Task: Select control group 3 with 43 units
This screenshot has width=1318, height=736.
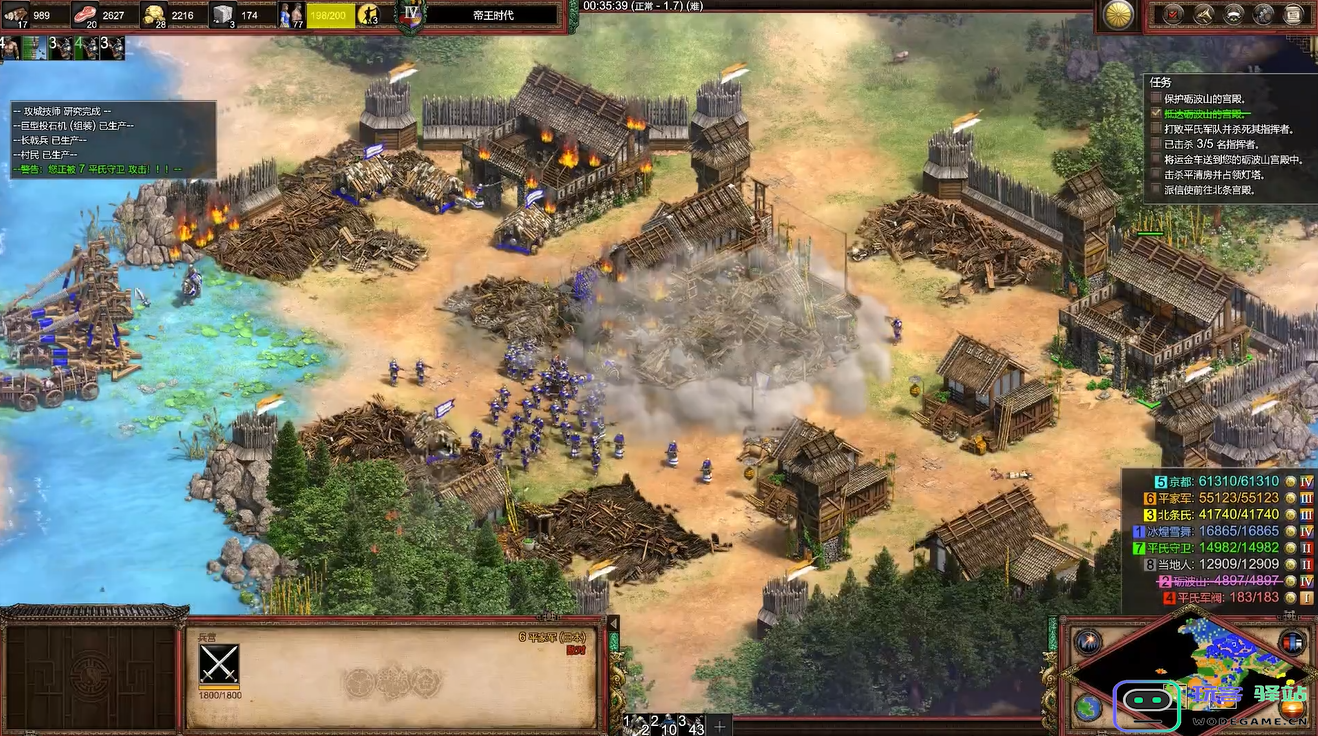Action: pos(688,725)
